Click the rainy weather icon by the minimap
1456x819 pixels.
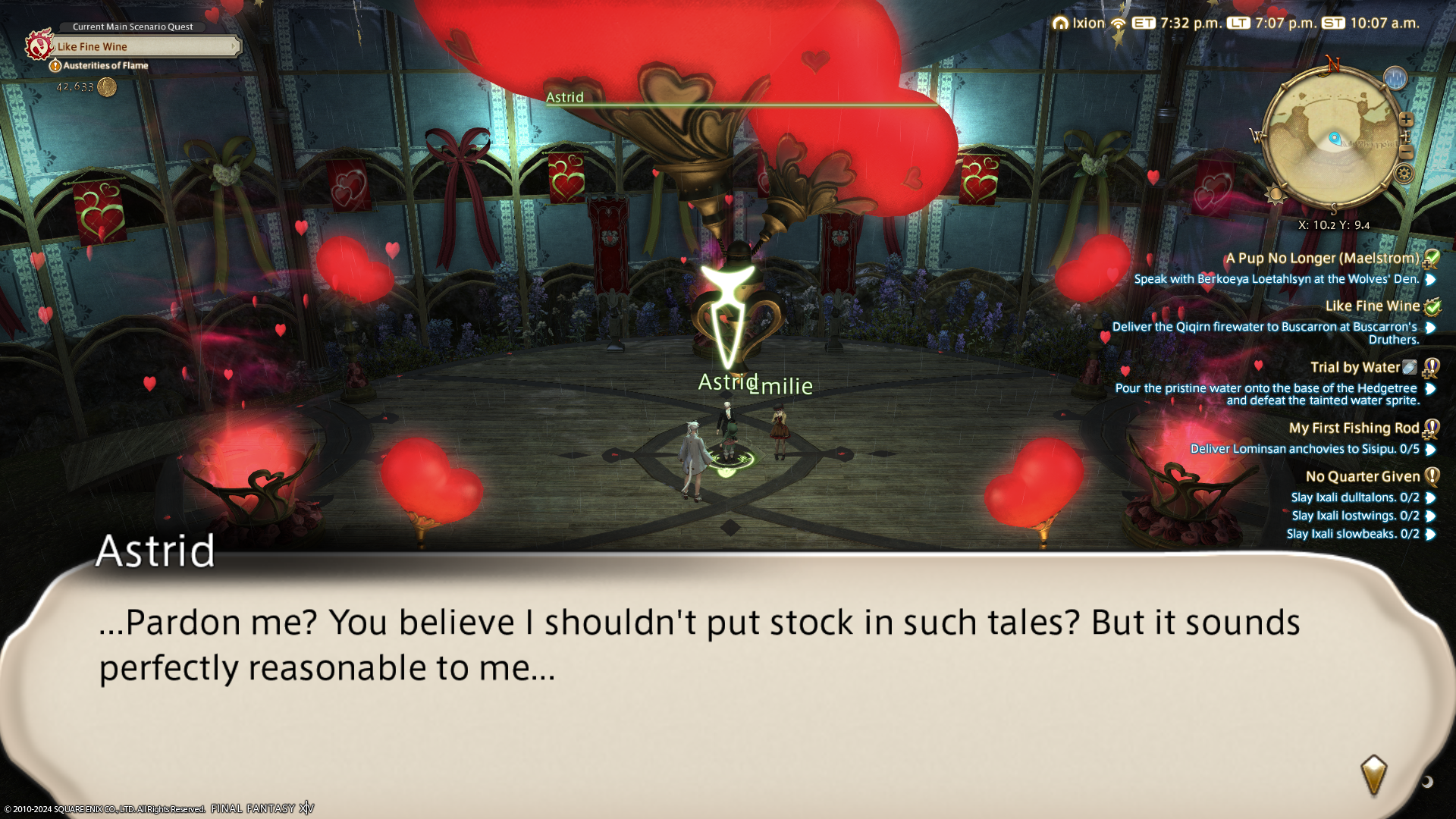[x=1395, y=77]
